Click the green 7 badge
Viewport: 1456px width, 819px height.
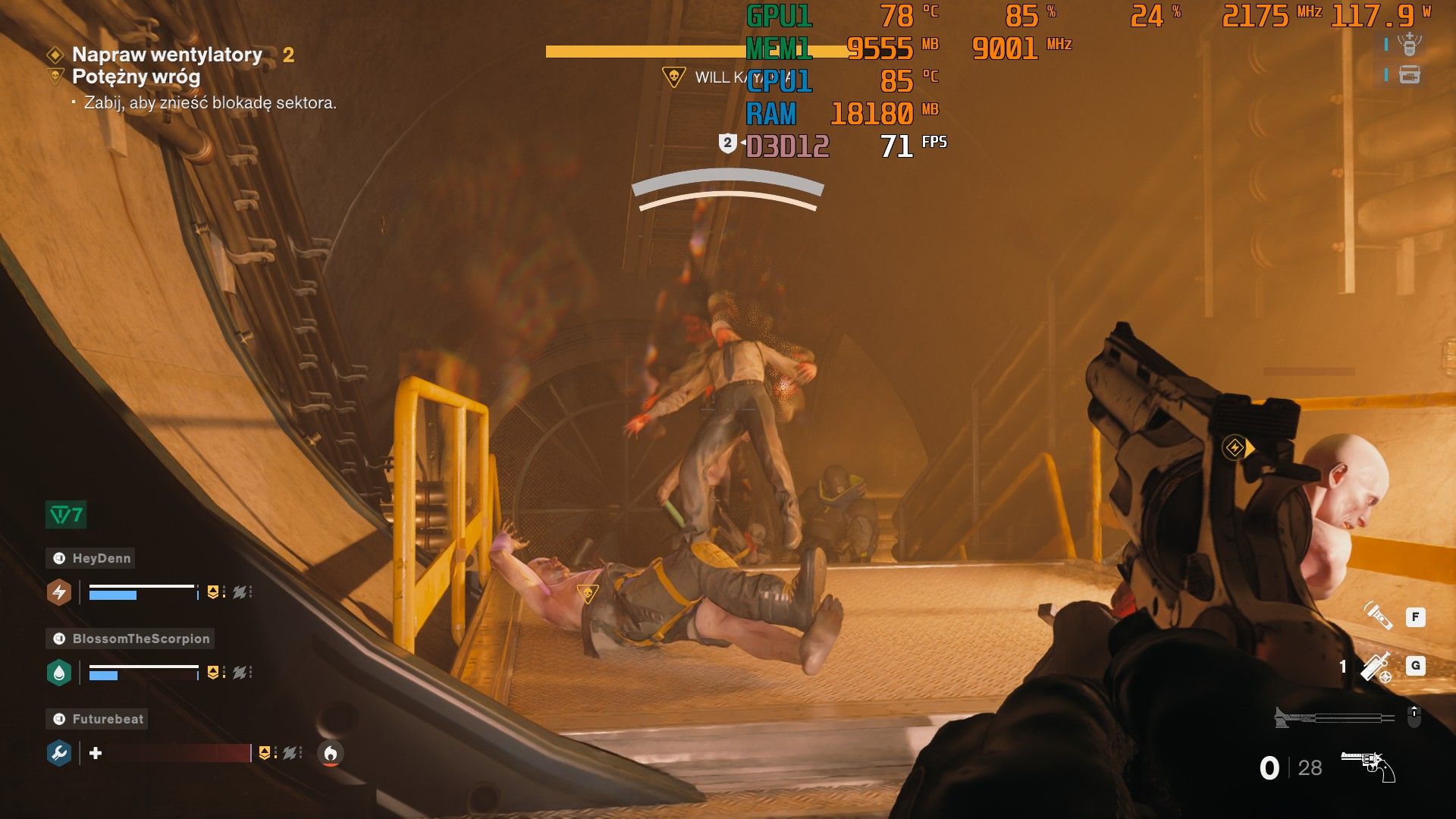tap(66, 515)
